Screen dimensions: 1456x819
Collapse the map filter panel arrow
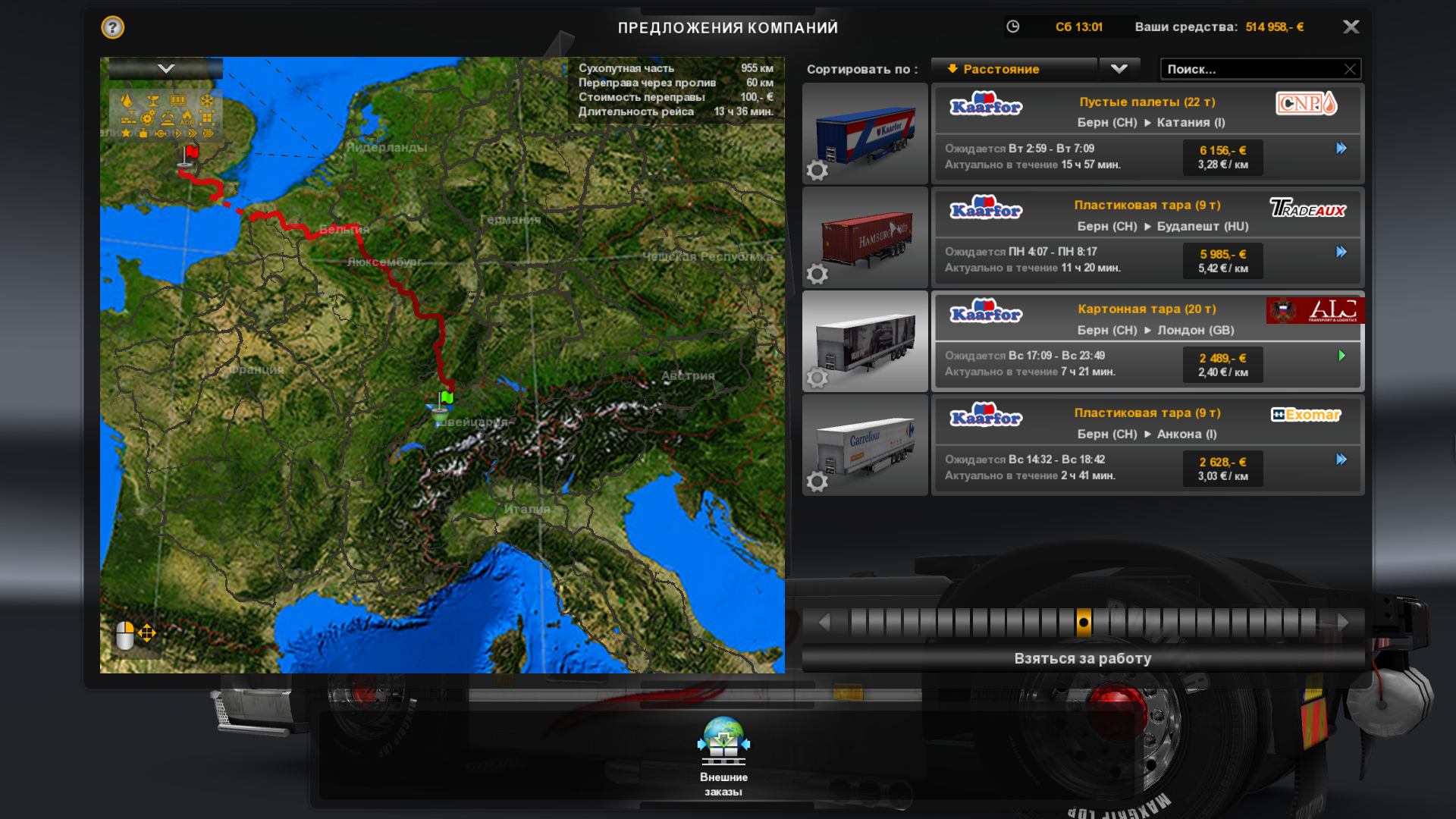(x=166, y=69)
